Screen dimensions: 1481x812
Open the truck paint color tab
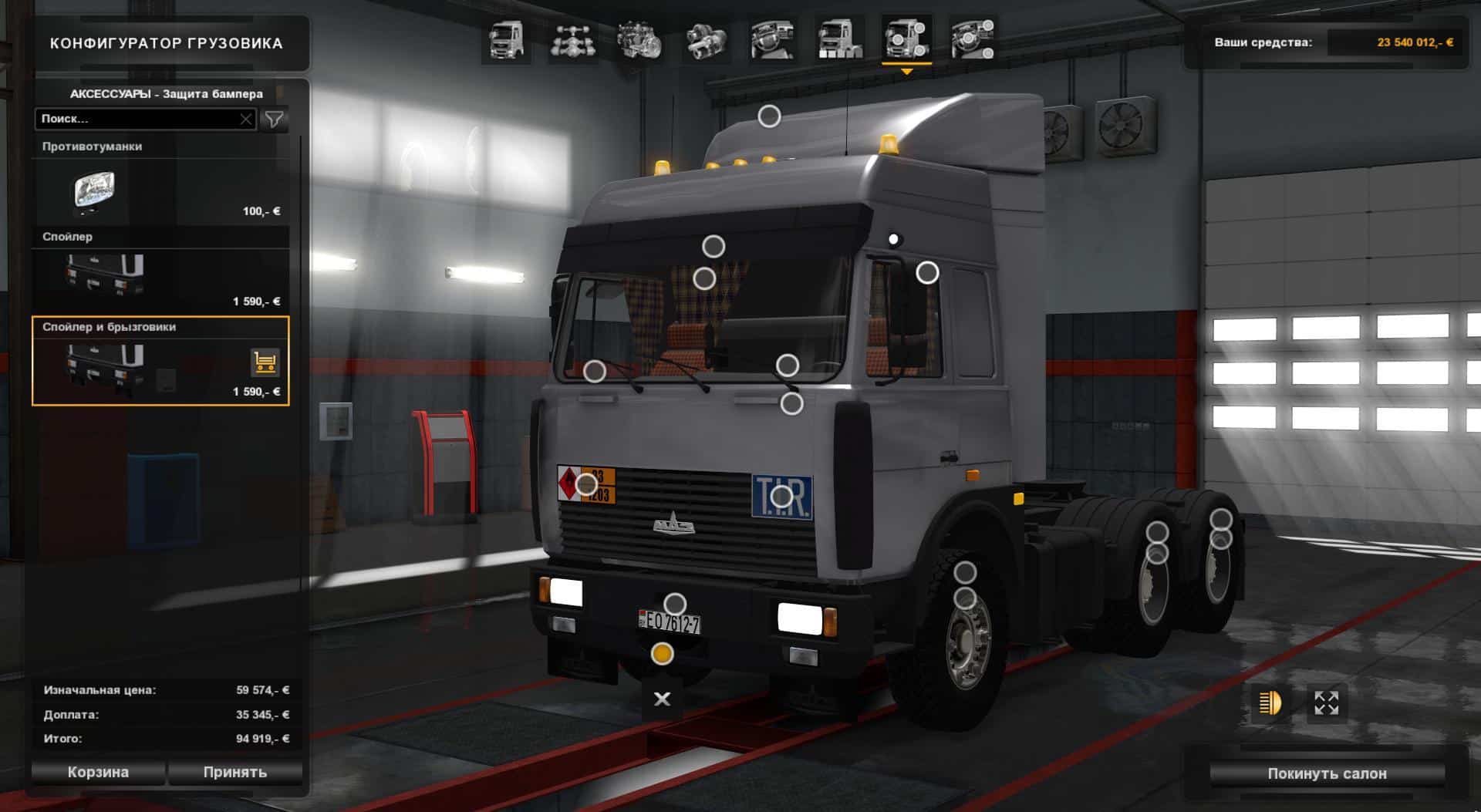pos(840,39)
